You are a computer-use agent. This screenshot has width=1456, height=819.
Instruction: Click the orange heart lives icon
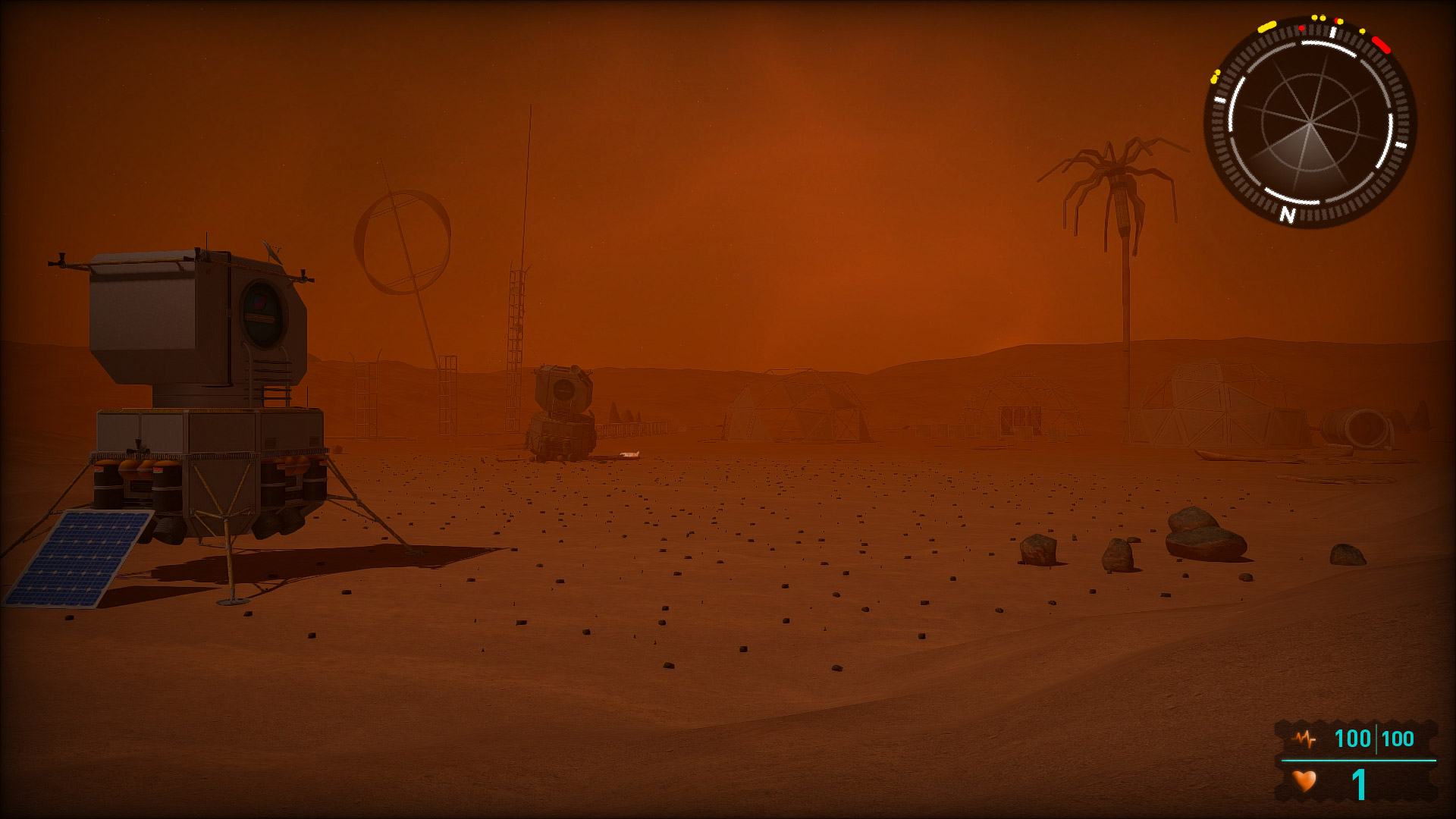(1304, 782)
